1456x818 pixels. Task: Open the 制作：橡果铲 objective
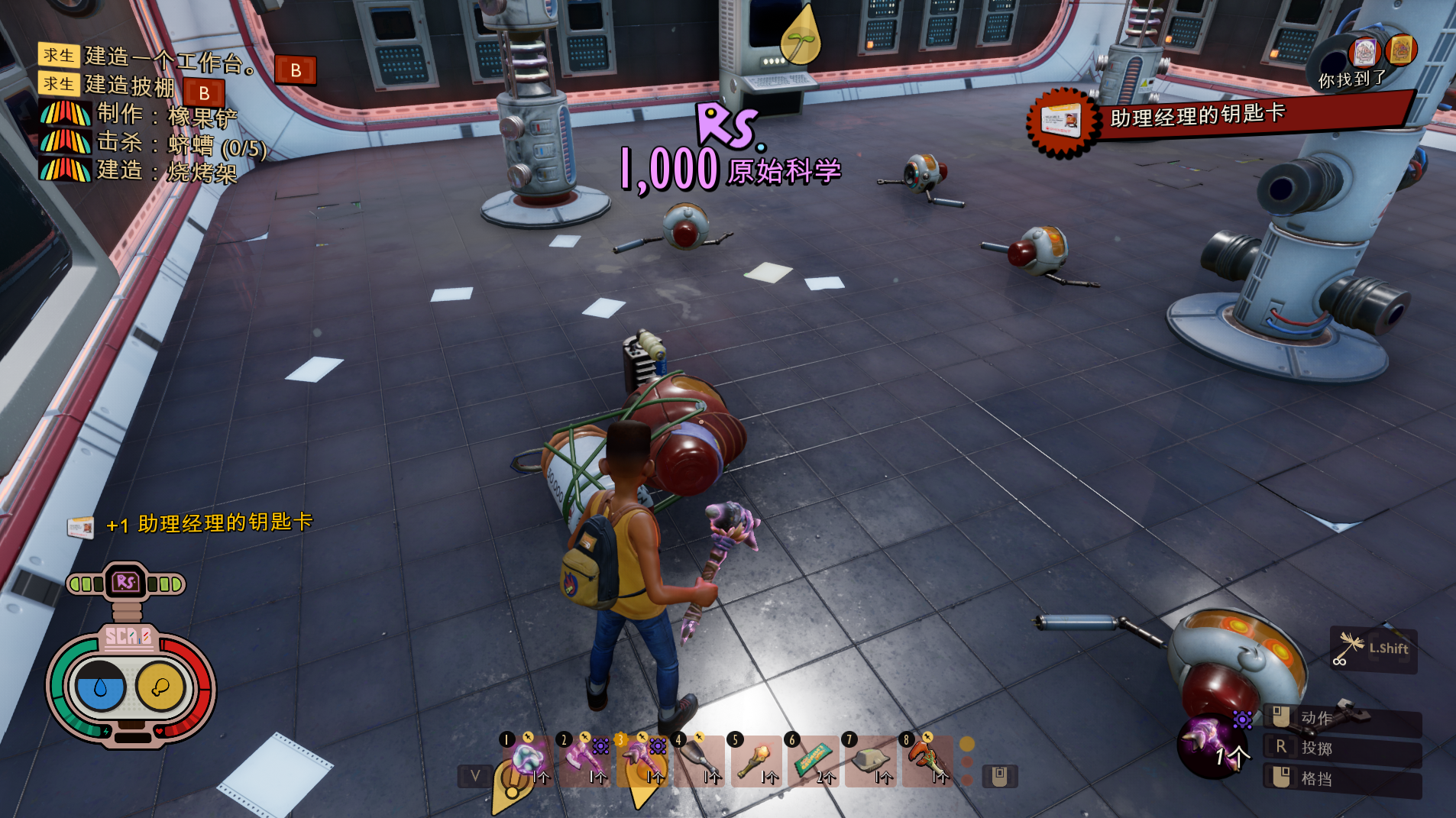click(x=167, y=115)
